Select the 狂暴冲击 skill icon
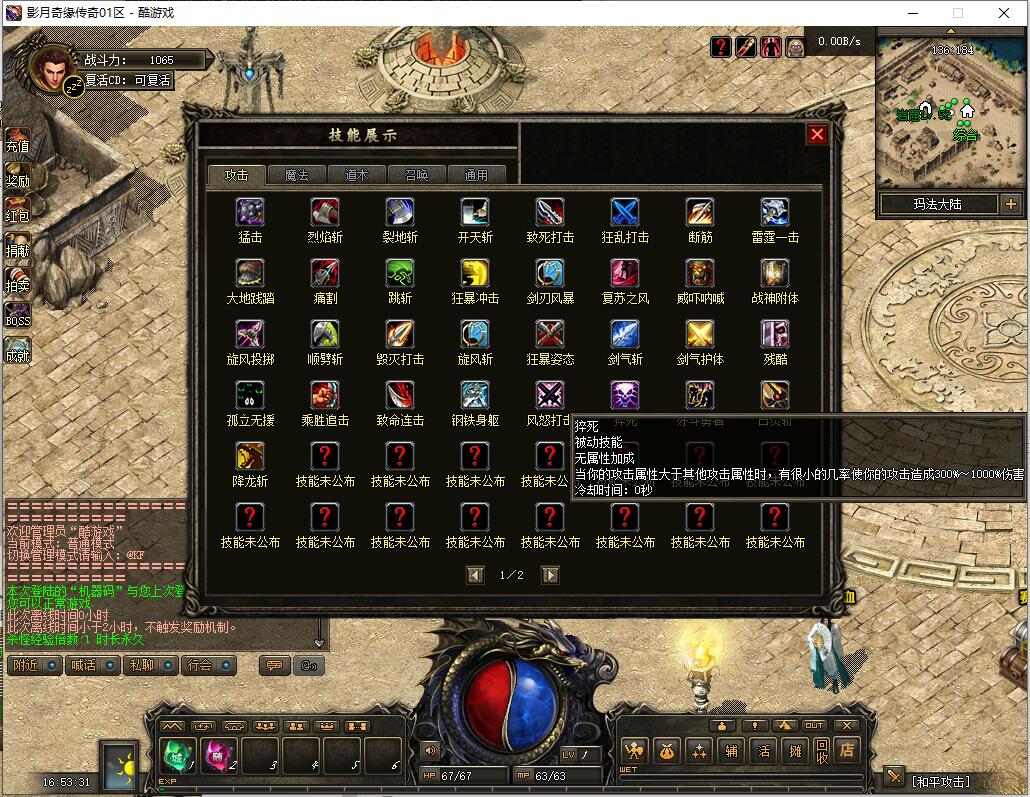 (475, 273)
